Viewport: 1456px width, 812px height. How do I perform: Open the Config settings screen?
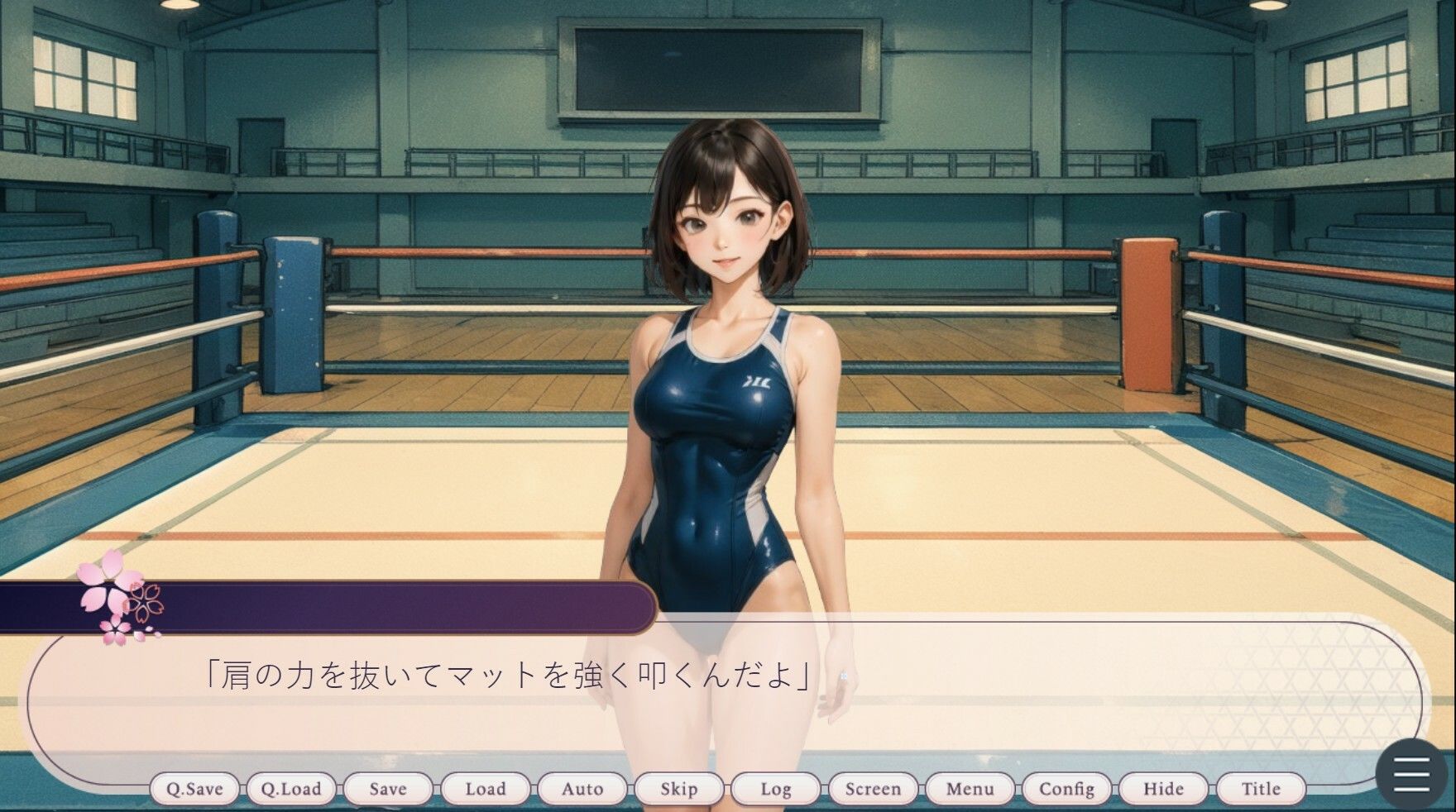pyautogui.click(x=1068, y=789)
